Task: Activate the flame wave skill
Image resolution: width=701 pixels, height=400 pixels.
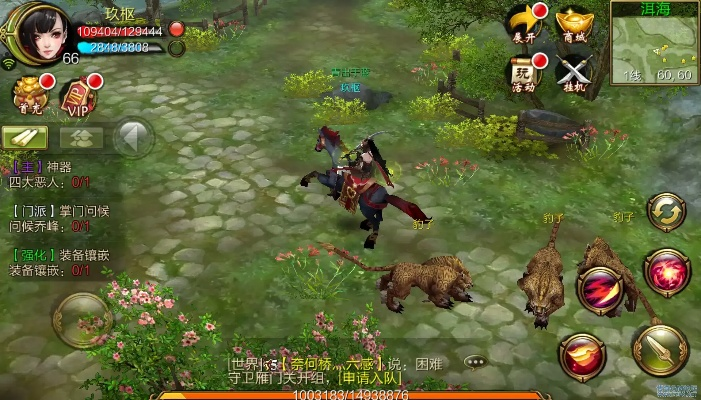Action: click(582, 356)
